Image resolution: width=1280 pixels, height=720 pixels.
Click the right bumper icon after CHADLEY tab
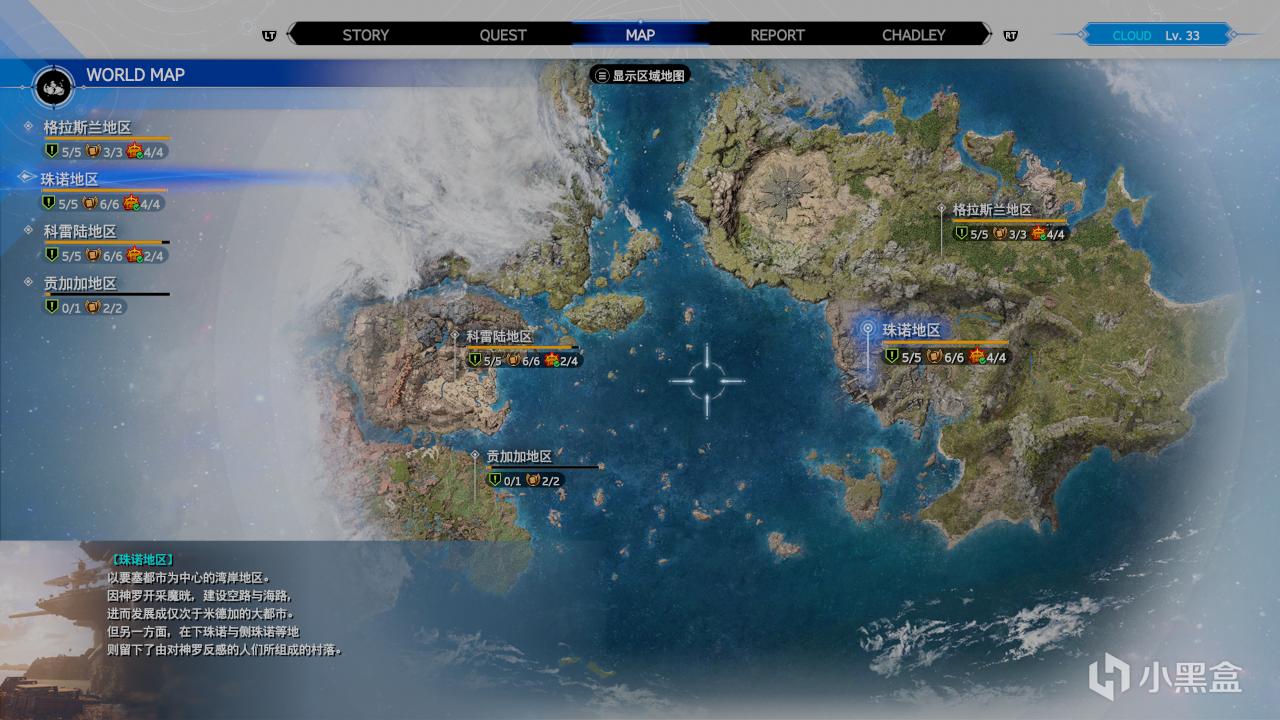coord(1012,34)
